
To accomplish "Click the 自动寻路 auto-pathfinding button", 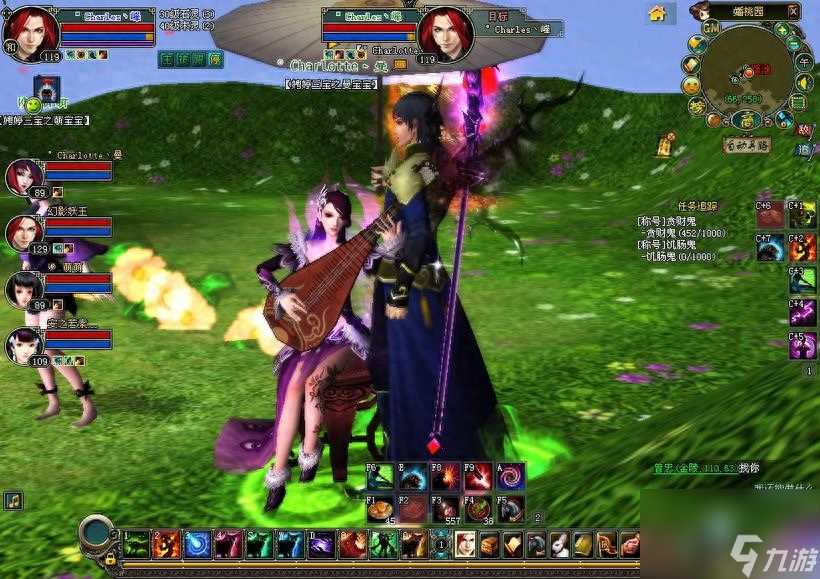I will [x=747, y=144].
